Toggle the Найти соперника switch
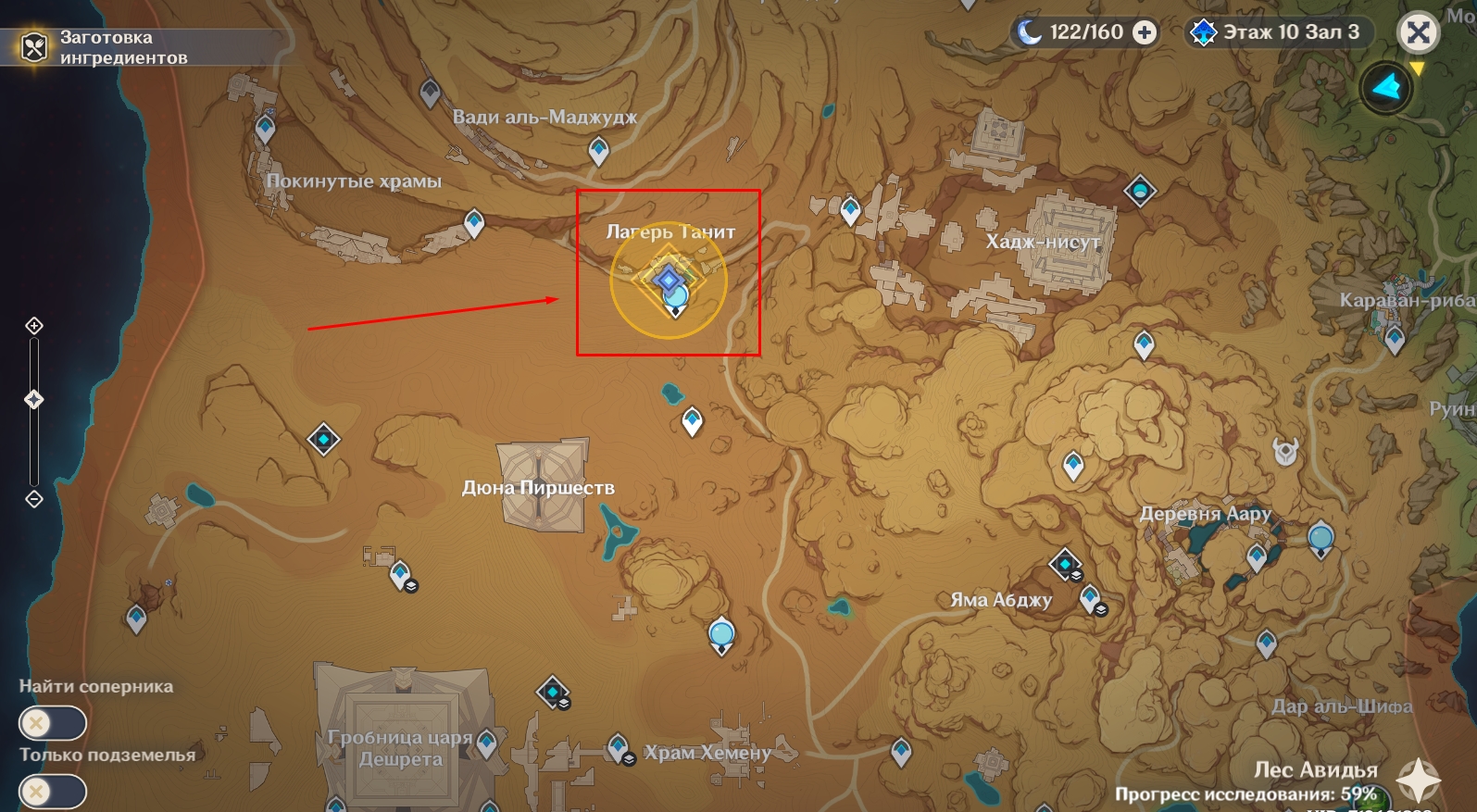Image resolution: width=1477 pixels, height=812 pixels. (52, 723)
